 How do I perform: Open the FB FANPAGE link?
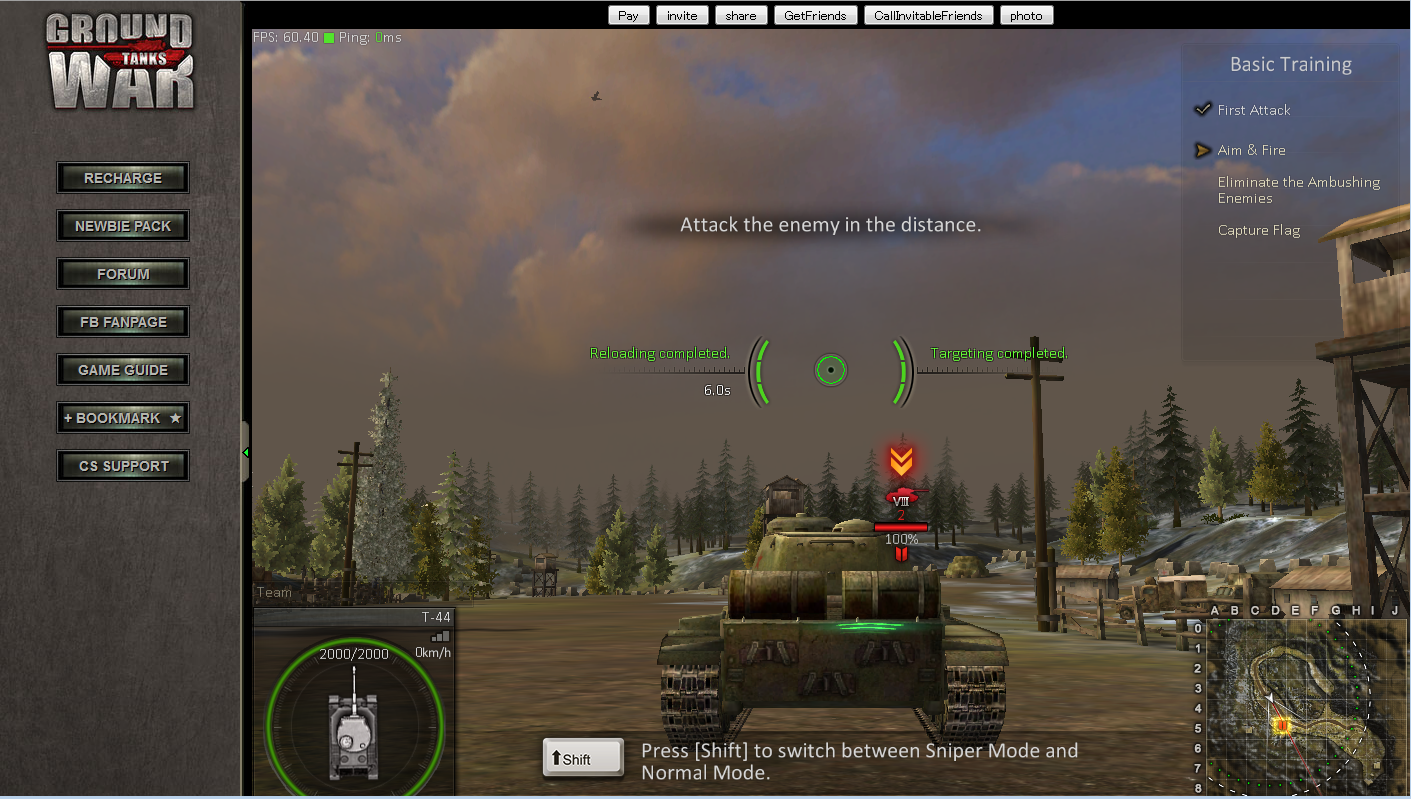tap(123, 322)
